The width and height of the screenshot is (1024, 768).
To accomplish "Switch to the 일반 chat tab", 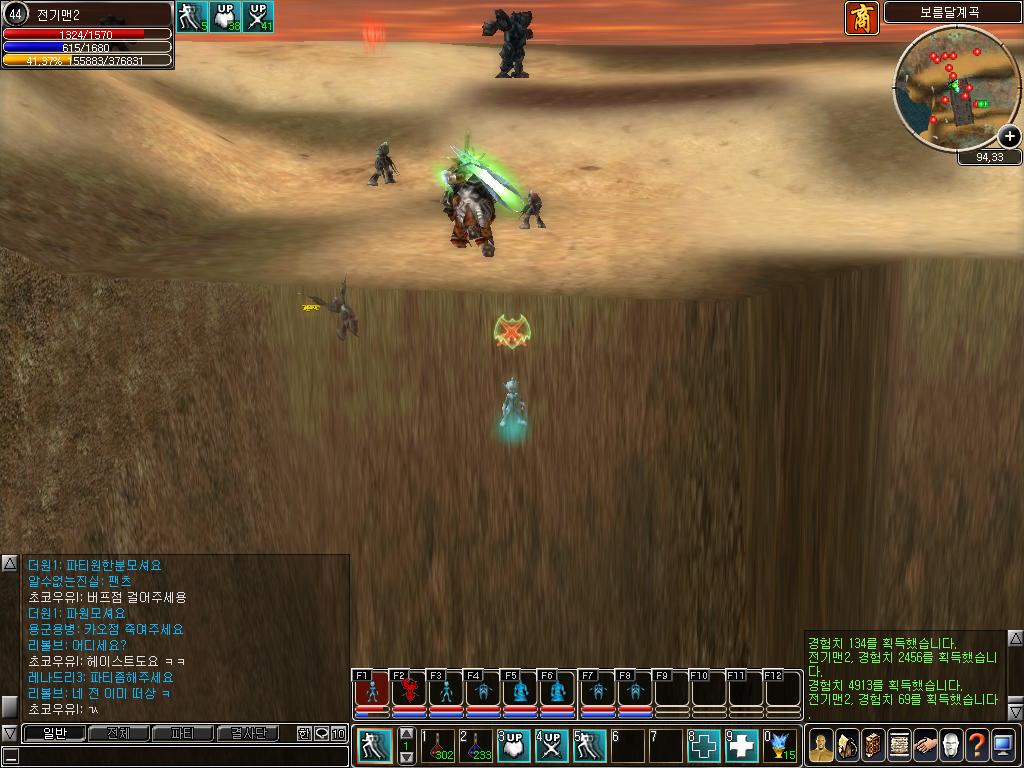I will pos(53,734).
